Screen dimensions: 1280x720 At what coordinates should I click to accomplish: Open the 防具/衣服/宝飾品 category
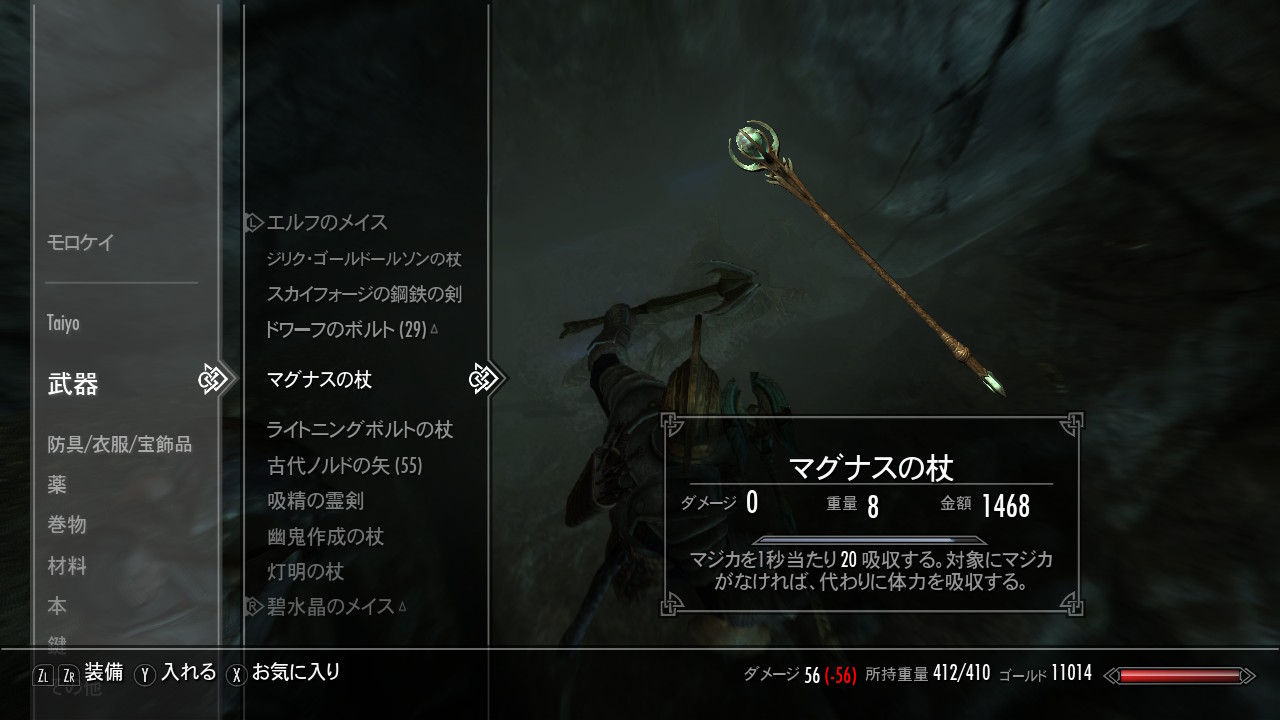pos(119,444)
